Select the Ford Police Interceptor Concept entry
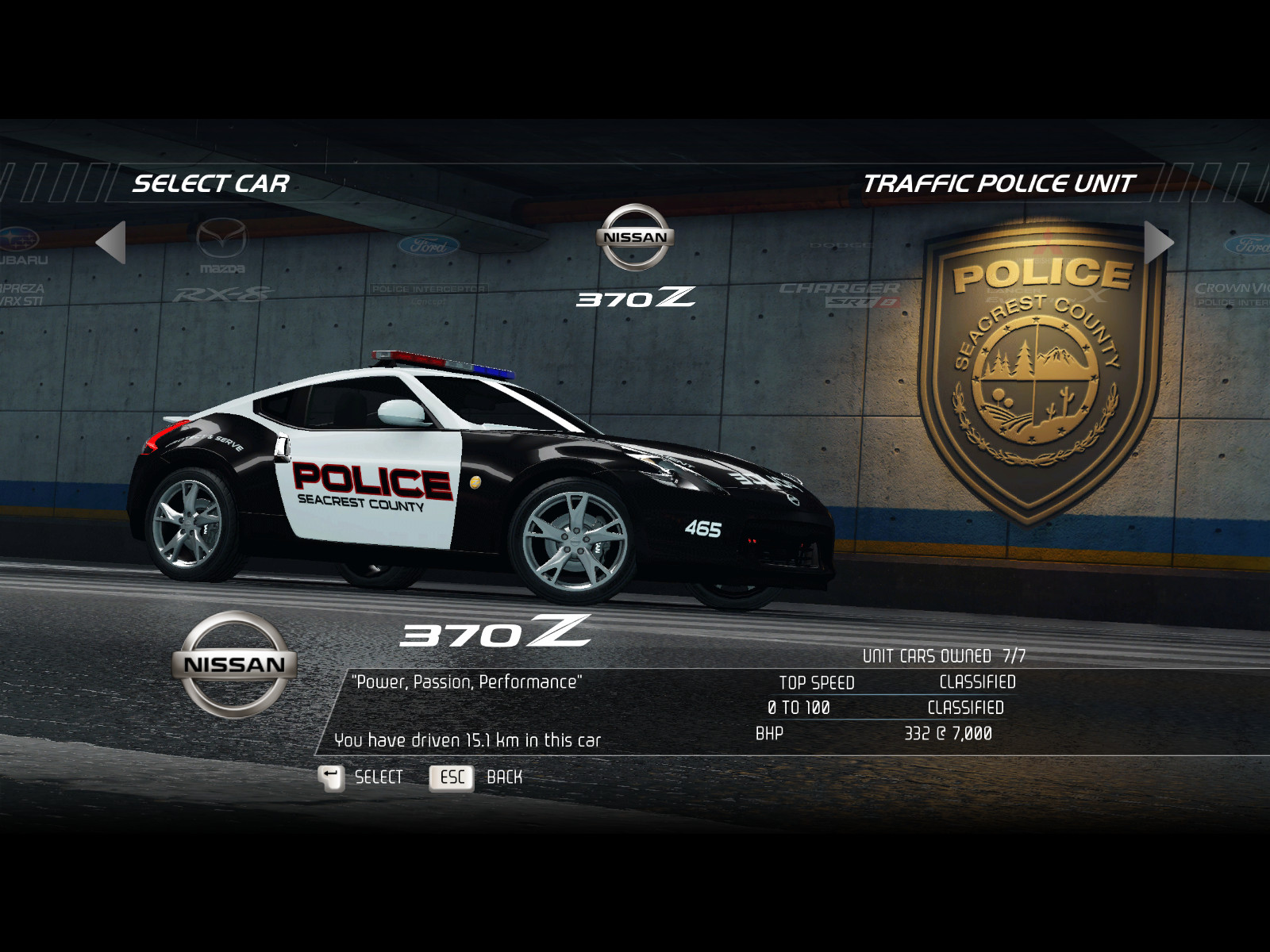 point(429,266)
